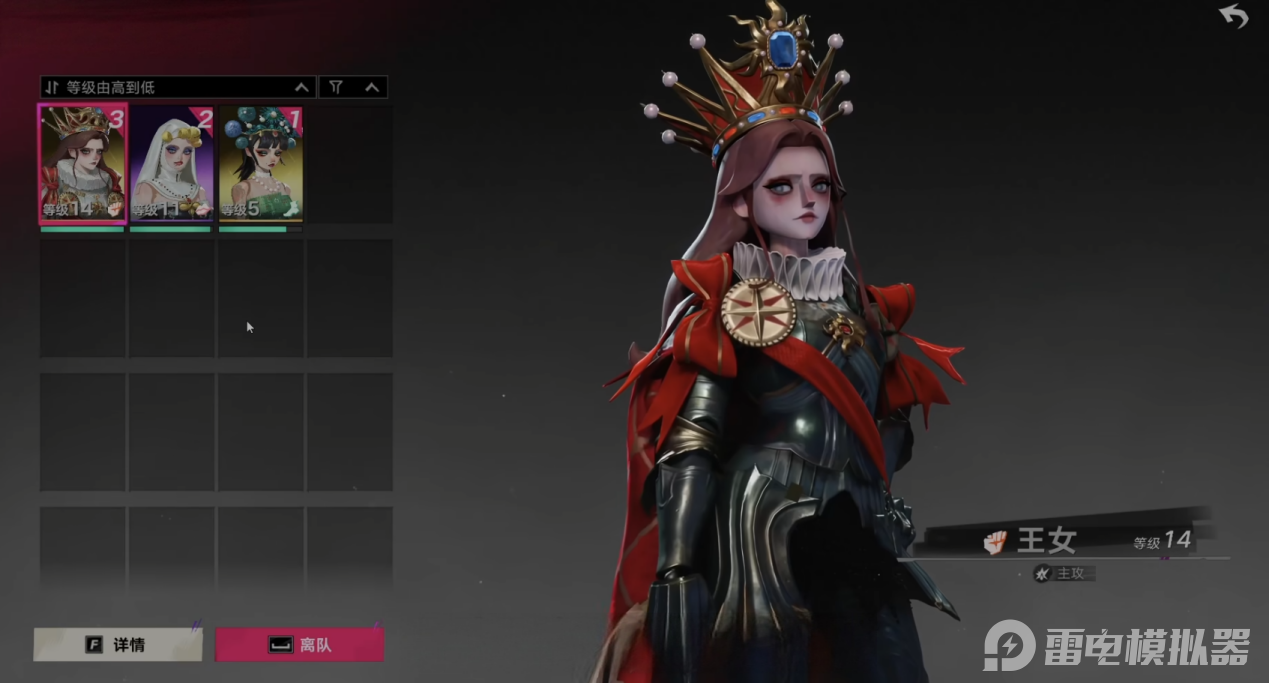Choose the white-veiled character card level 11

coord(171,164)
